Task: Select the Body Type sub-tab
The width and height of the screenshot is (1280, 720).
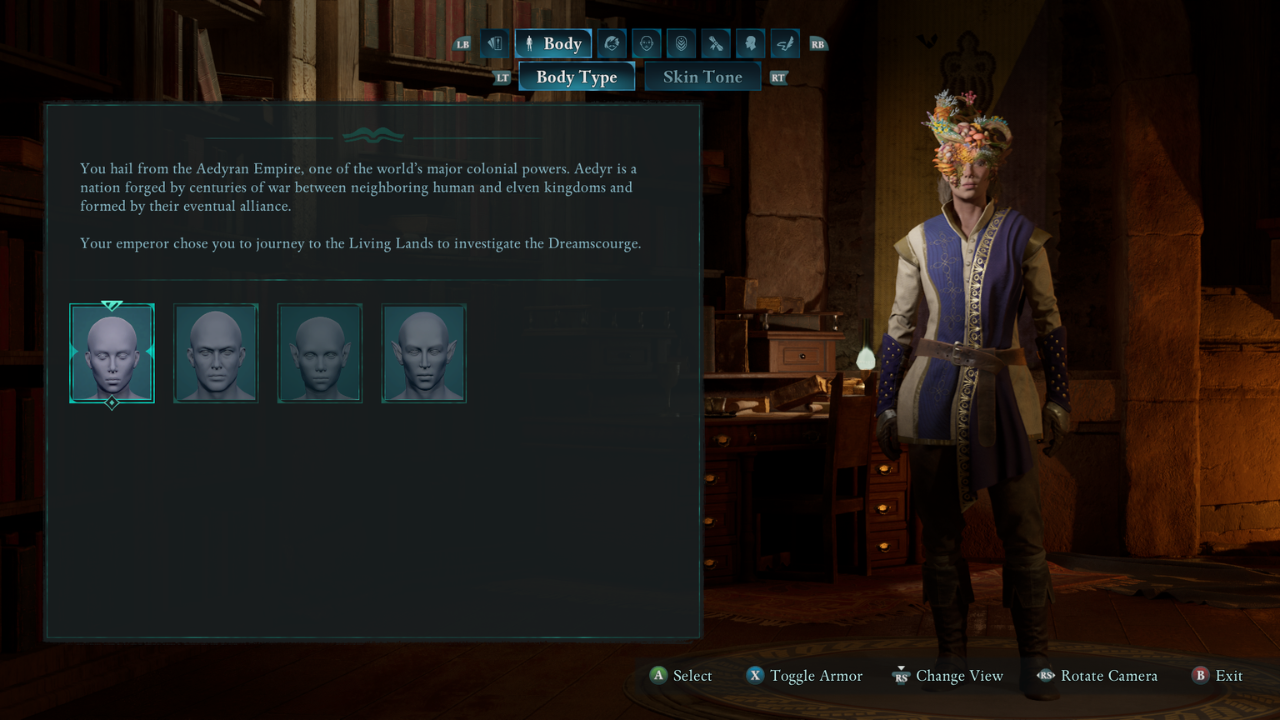Action: pos(576,77)
